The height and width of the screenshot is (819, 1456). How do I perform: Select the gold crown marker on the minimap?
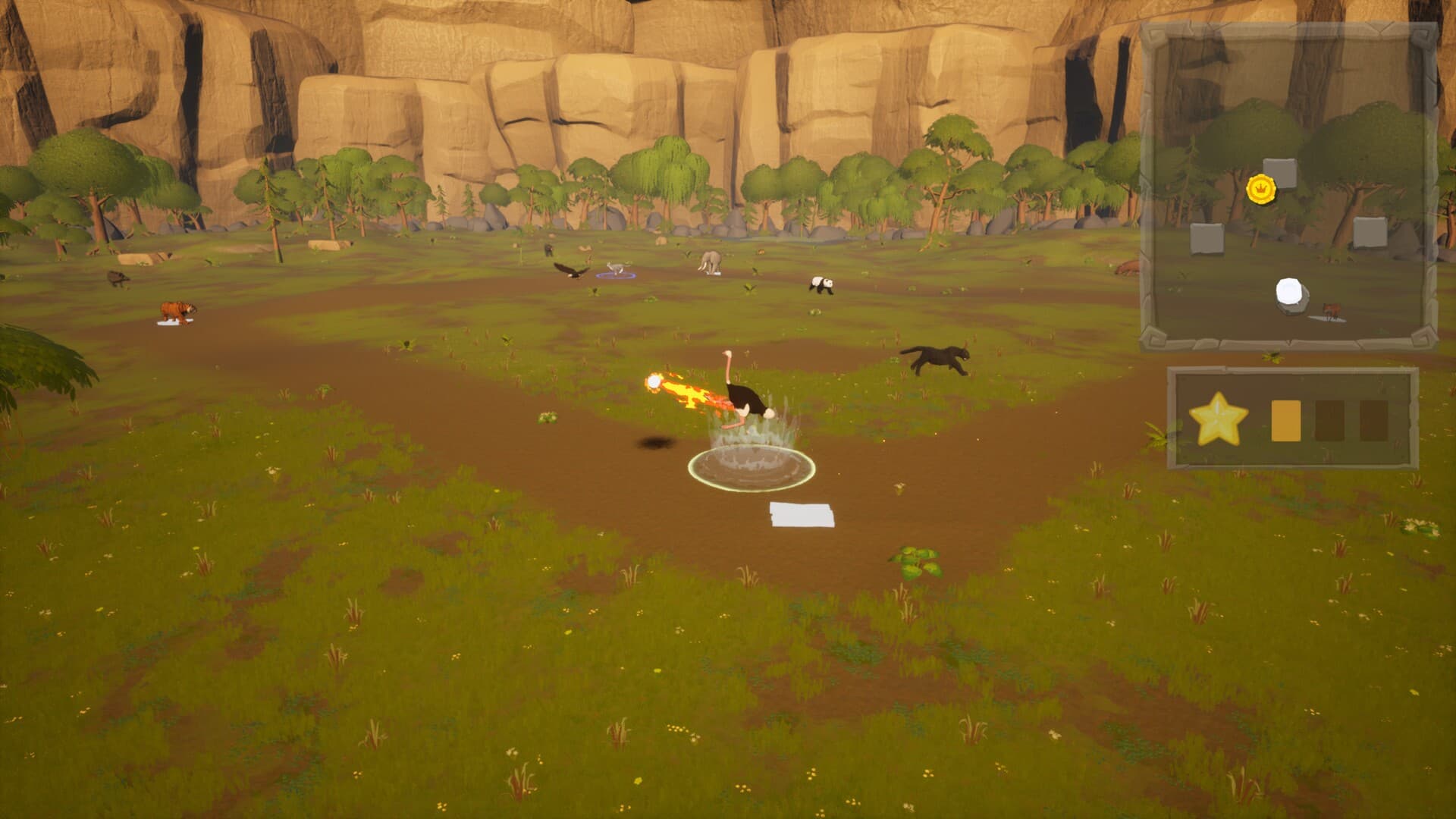pyautogui.click(x=1261, y=187)
